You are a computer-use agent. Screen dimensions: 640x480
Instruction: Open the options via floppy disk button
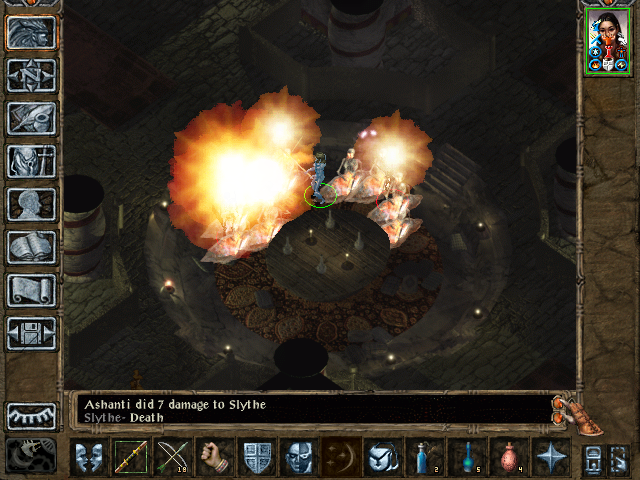tap(32, 333)
